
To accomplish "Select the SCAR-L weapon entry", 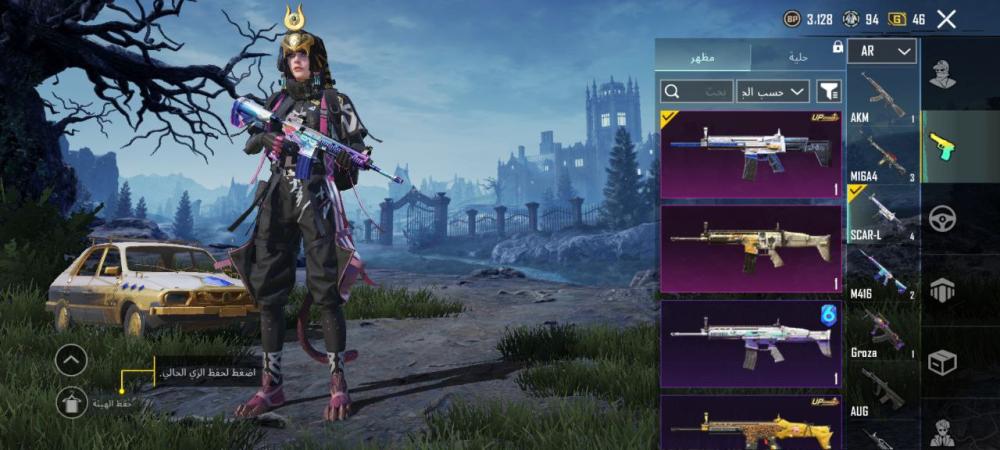I will coord(882,212).
